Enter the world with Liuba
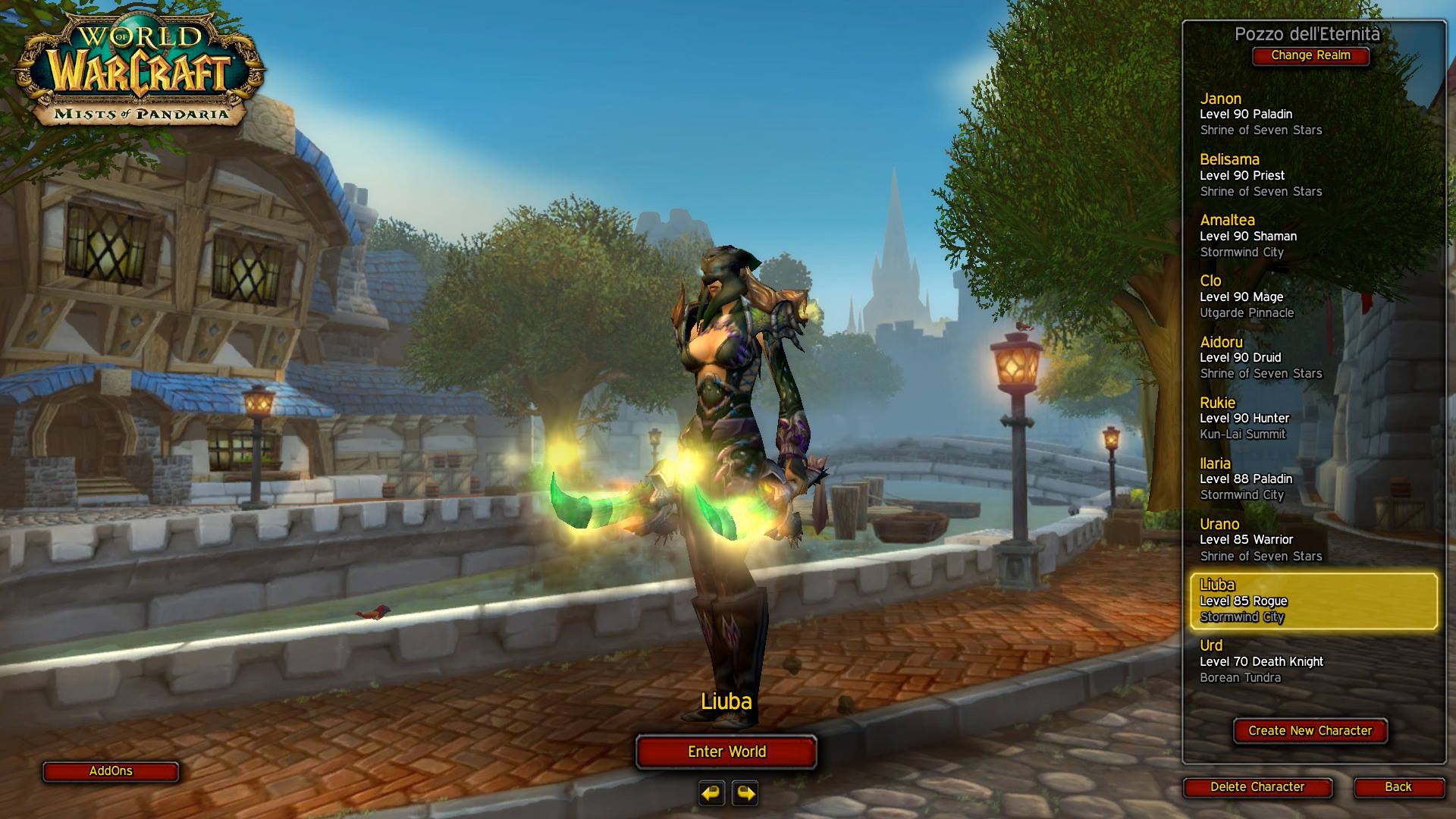This screenshot has width=1456, height=819. 726,752
